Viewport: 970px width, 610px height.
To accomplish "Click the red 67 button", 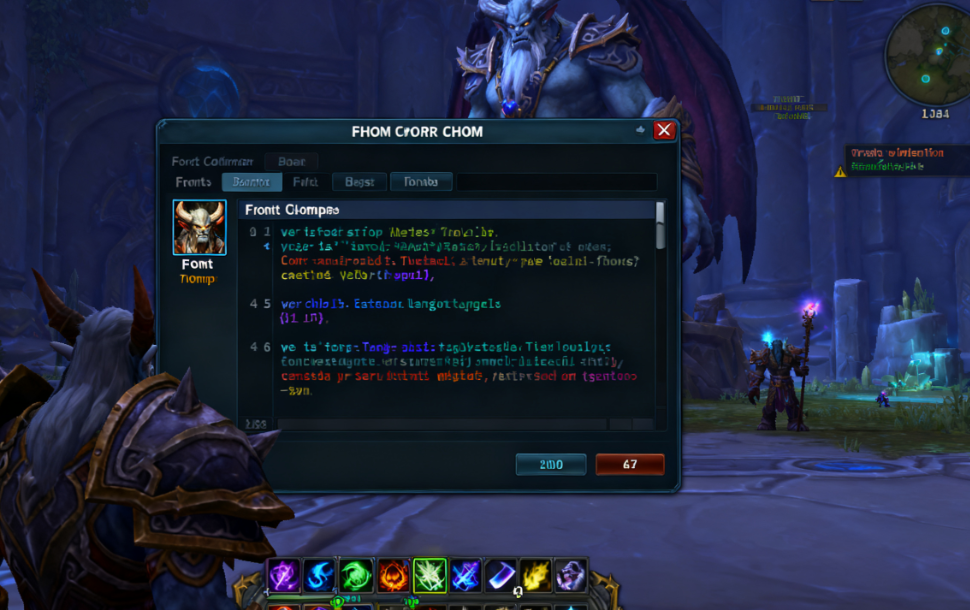I will (630, 464).
